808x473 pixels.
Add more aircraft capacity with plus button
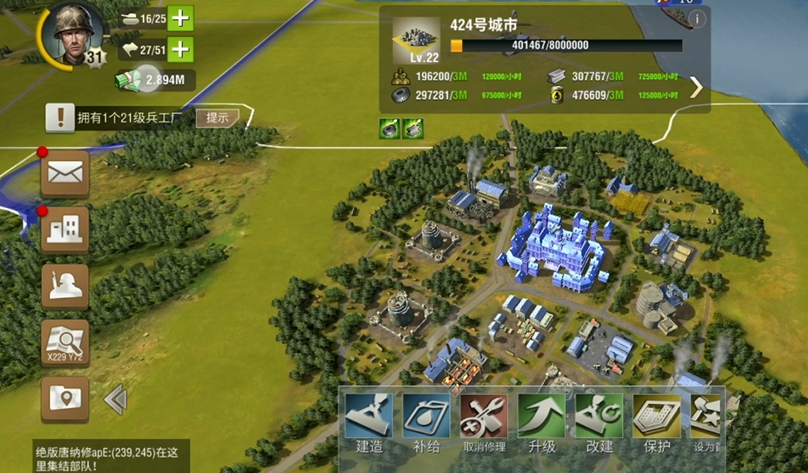[x=180, y=48]
